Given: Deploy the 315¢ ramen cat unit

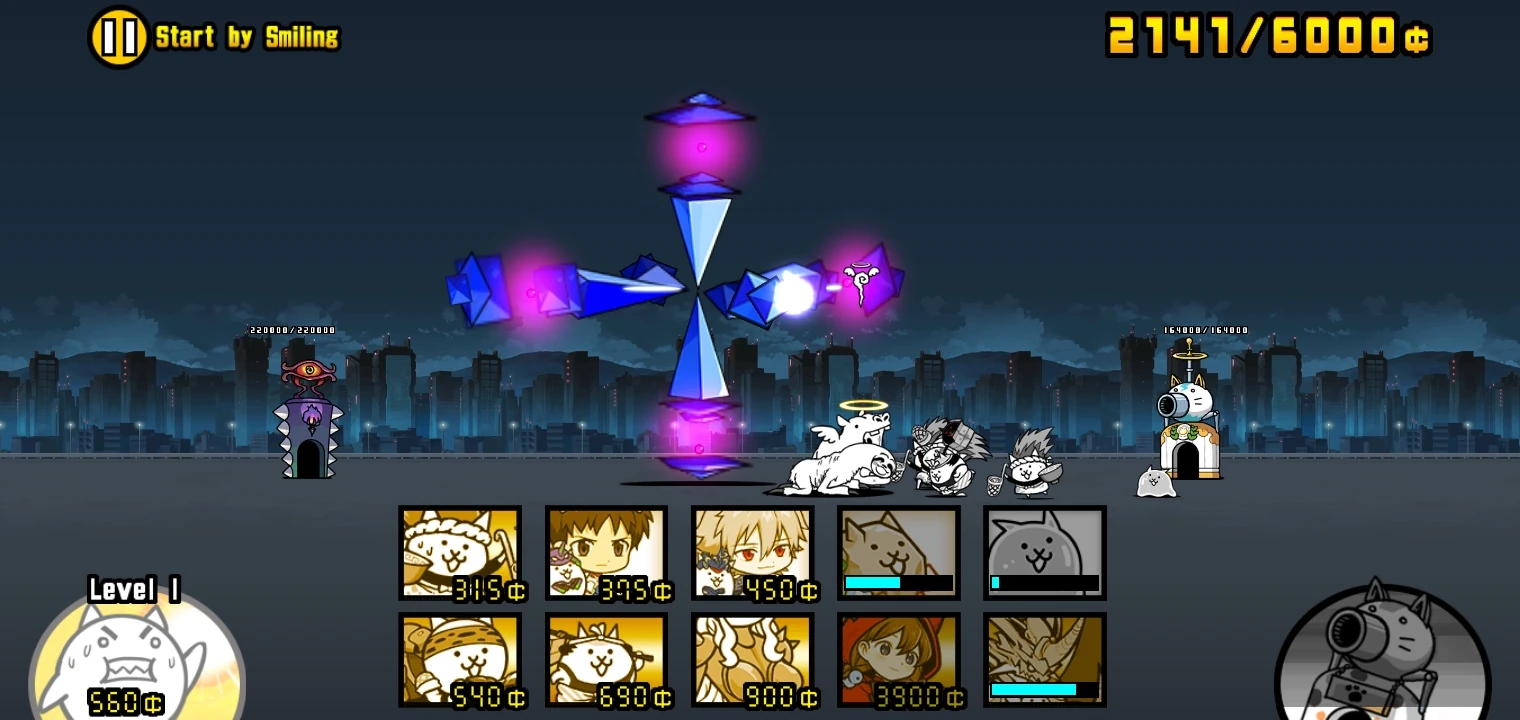Looking at the screenshot, I should coord(460,552).
